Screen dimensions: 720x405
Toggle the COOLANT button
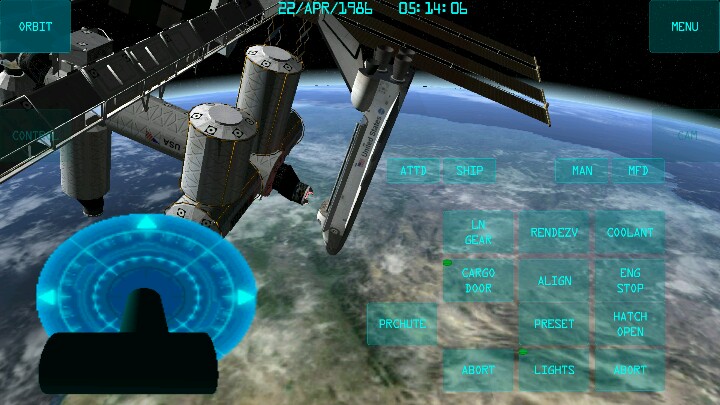[x=630, y=233]
